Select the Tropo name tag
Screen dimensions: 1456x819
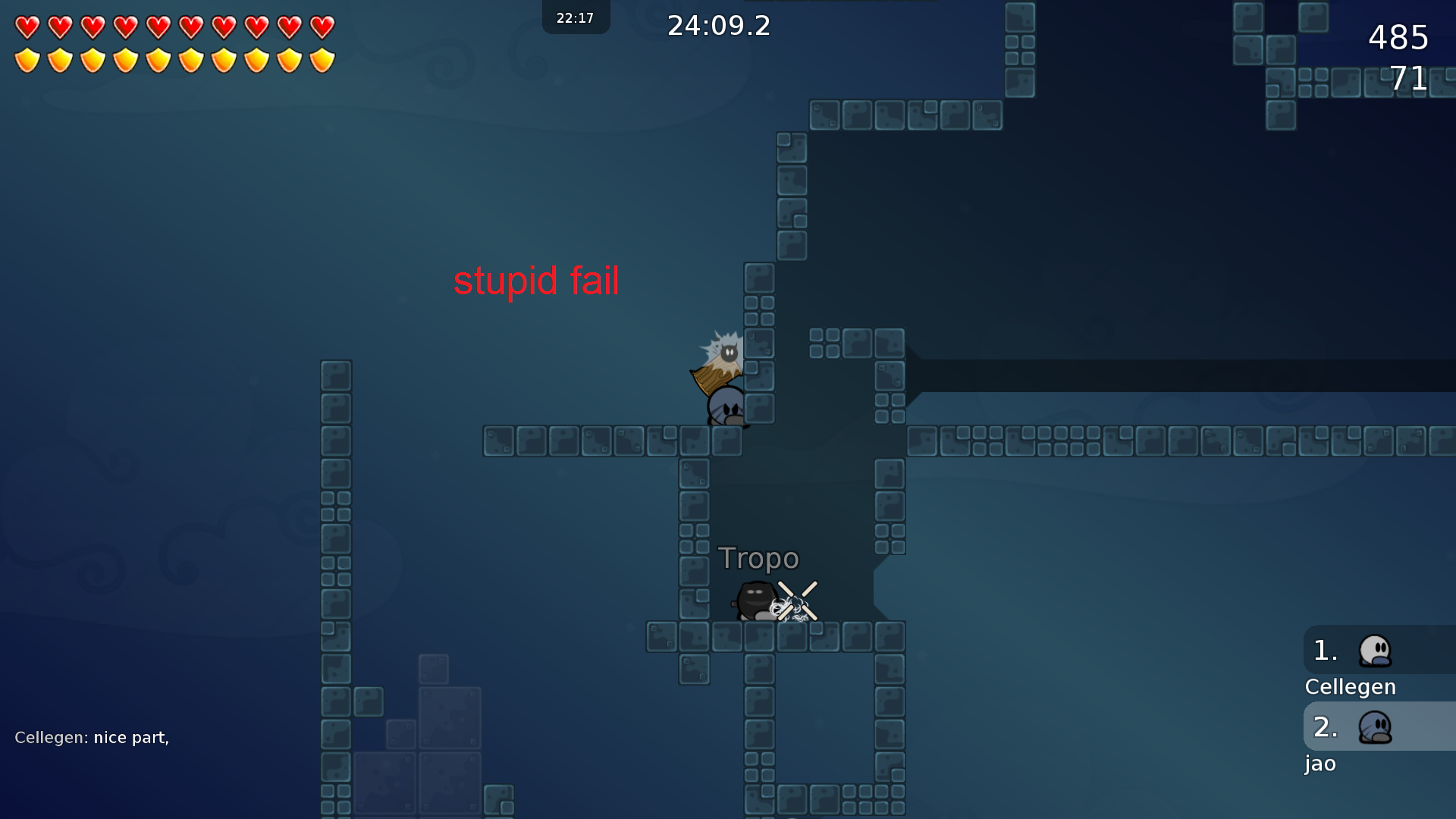759,558
